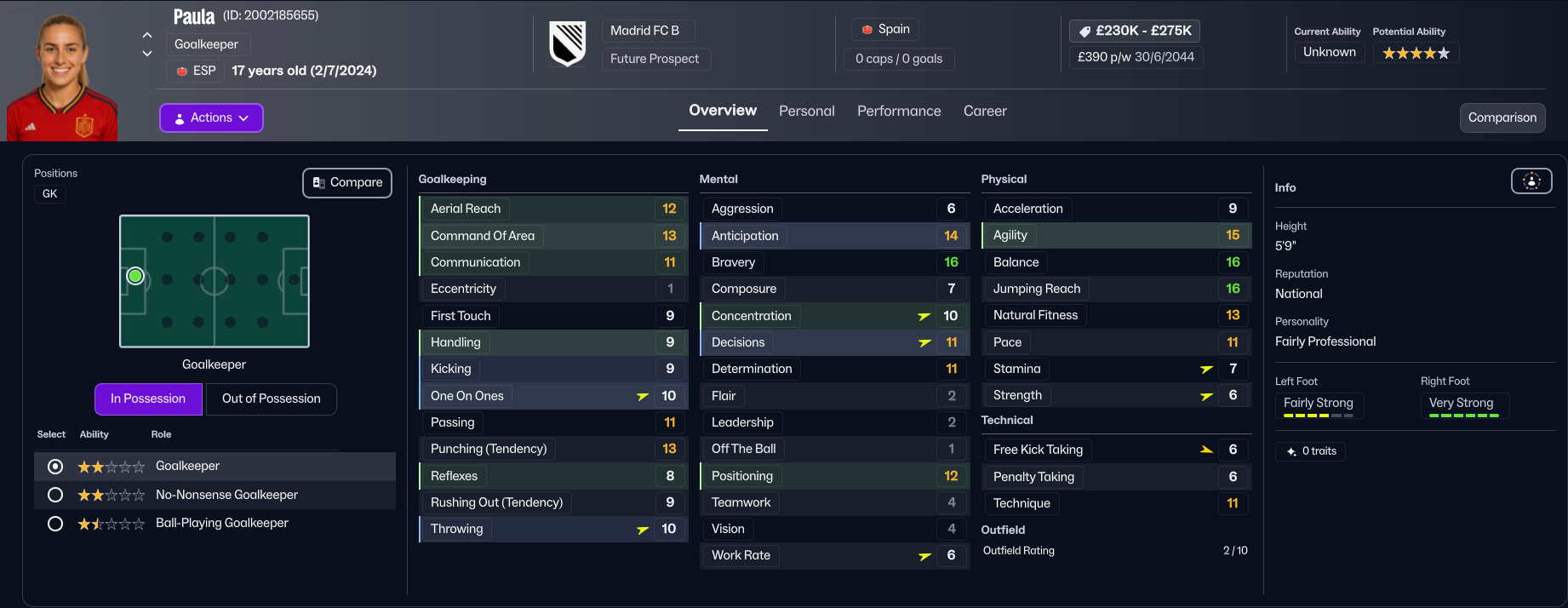This screenshot has width=1568, height=608.
Task: Choose the No-Nonsense Goalkeeper role
Action: [55, 495]
